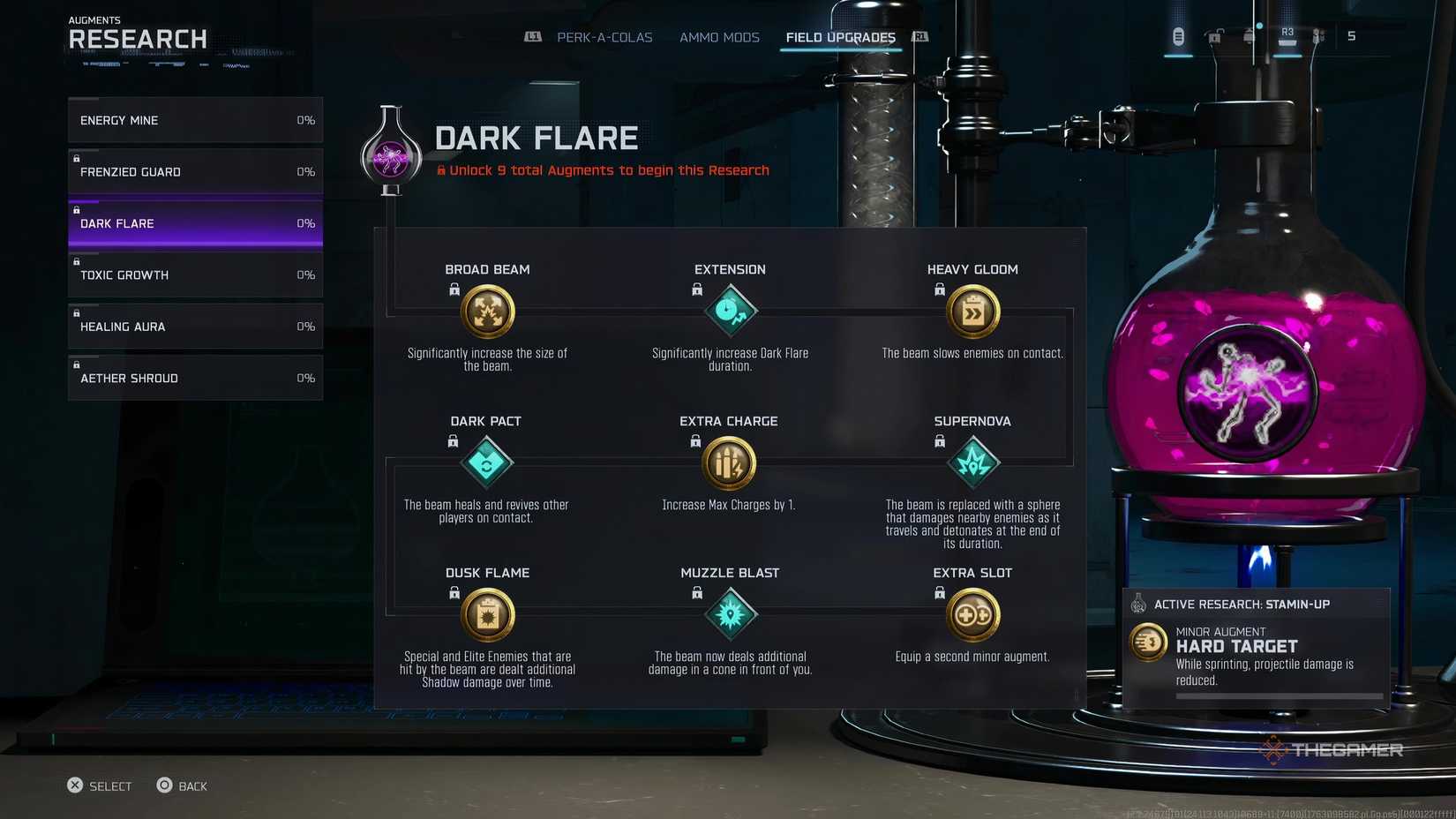Click the Muzzle Blast augment icon

(730, 614)
